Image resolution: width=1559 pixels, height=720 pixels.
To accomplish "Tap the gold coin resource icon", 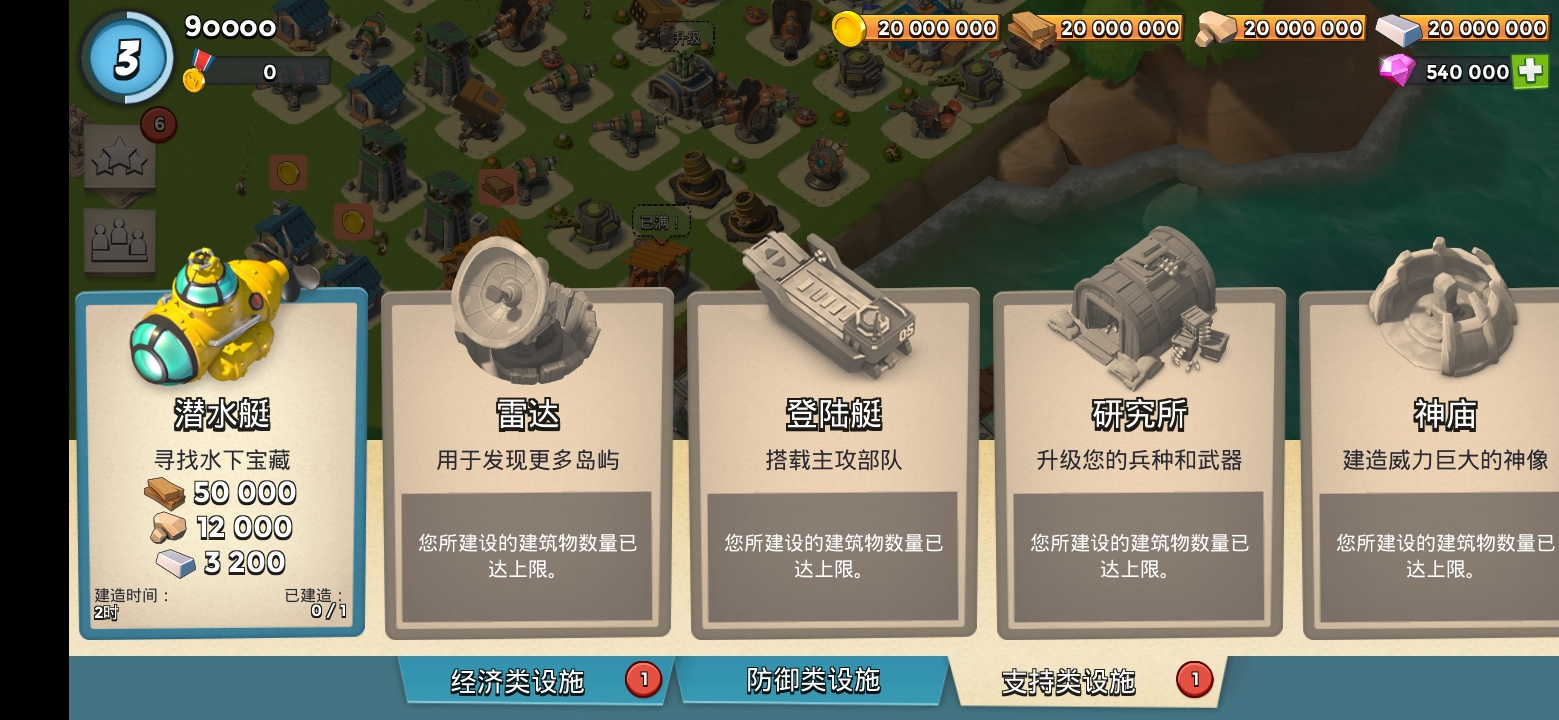I will pyautogui.click(x=851, y=28).
